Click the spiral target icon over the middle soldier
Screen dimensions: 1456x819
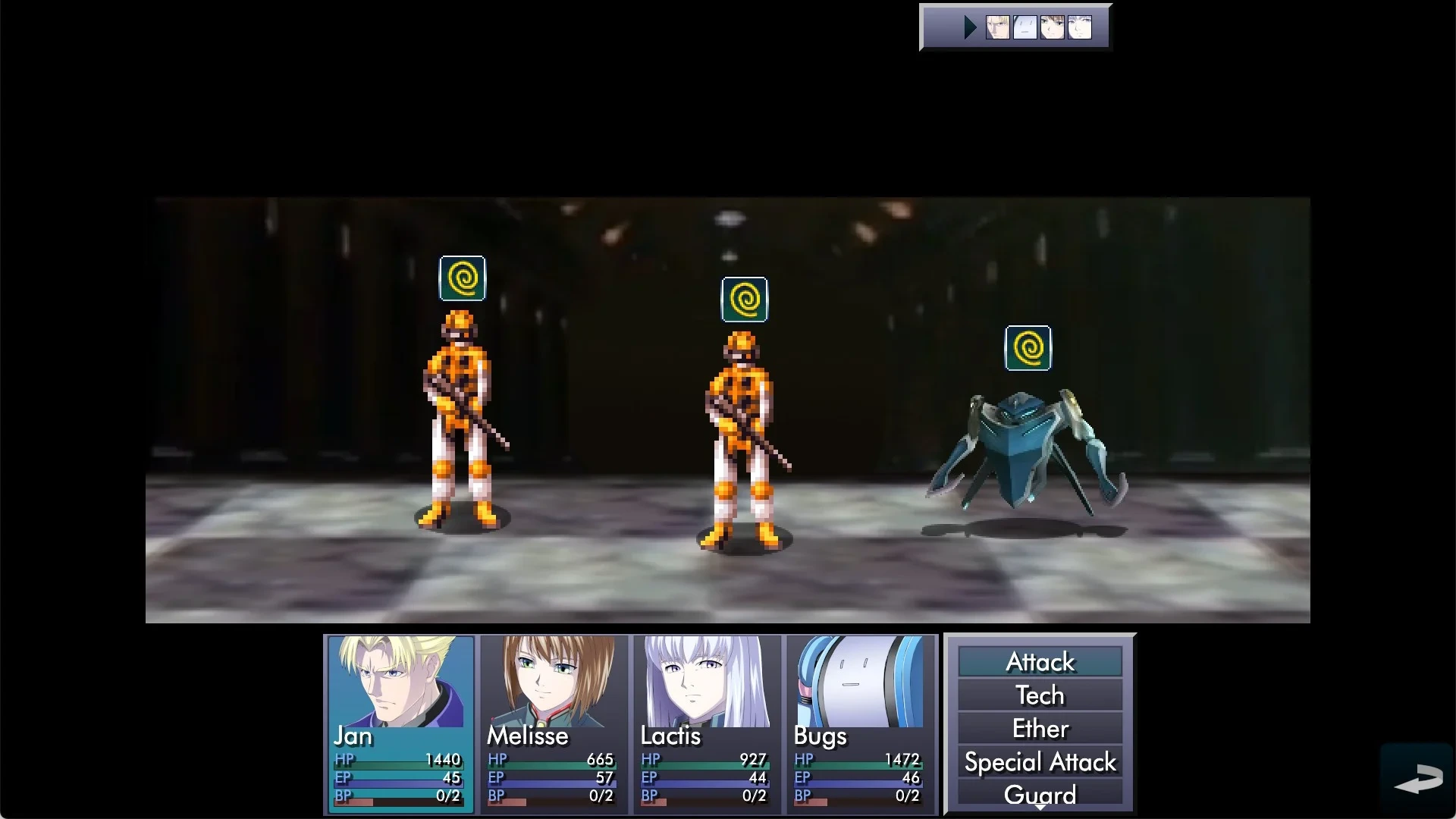tap(745, 299)
